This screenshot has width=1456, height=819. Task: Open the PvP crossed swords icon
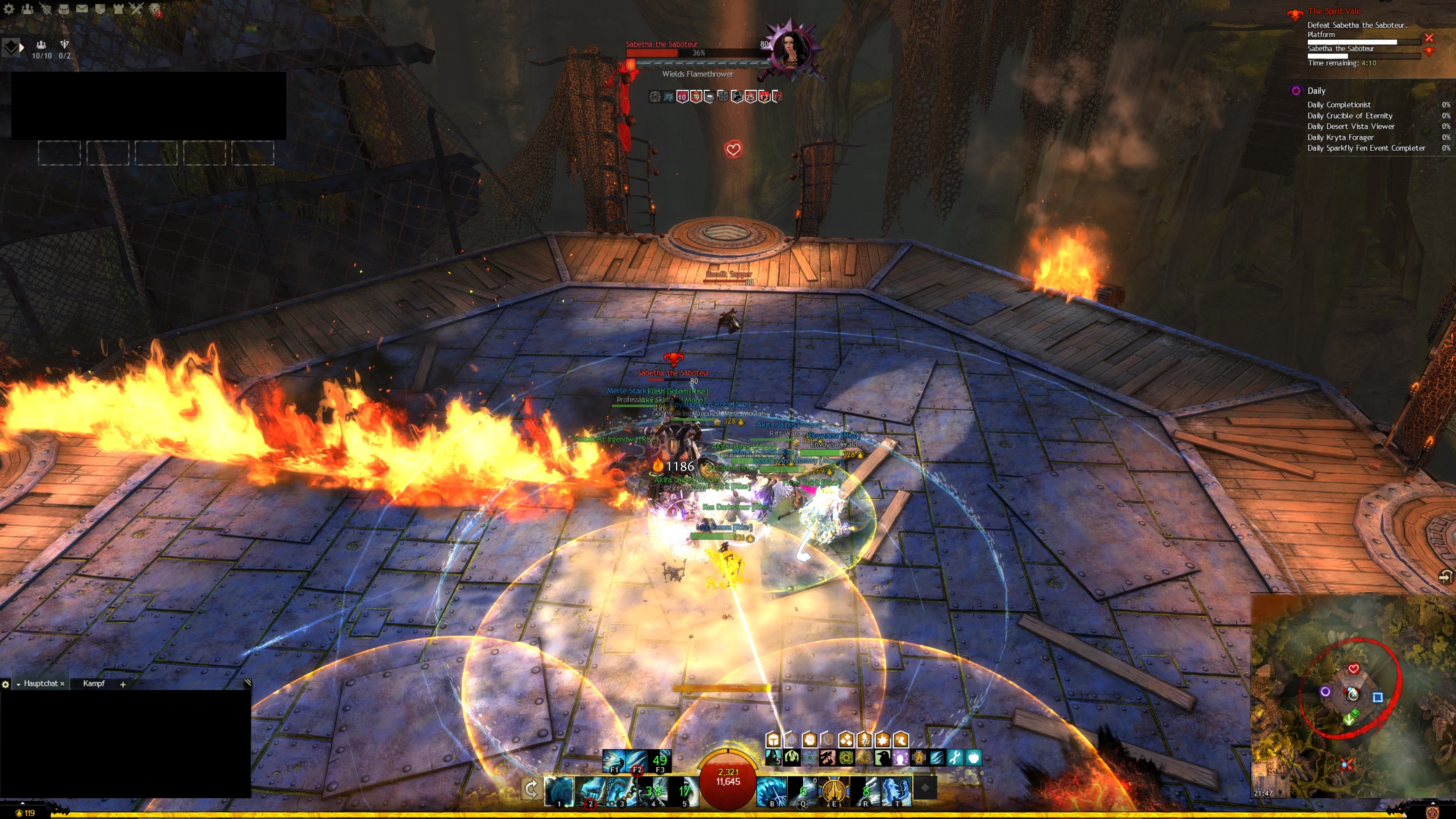(136, 9)
